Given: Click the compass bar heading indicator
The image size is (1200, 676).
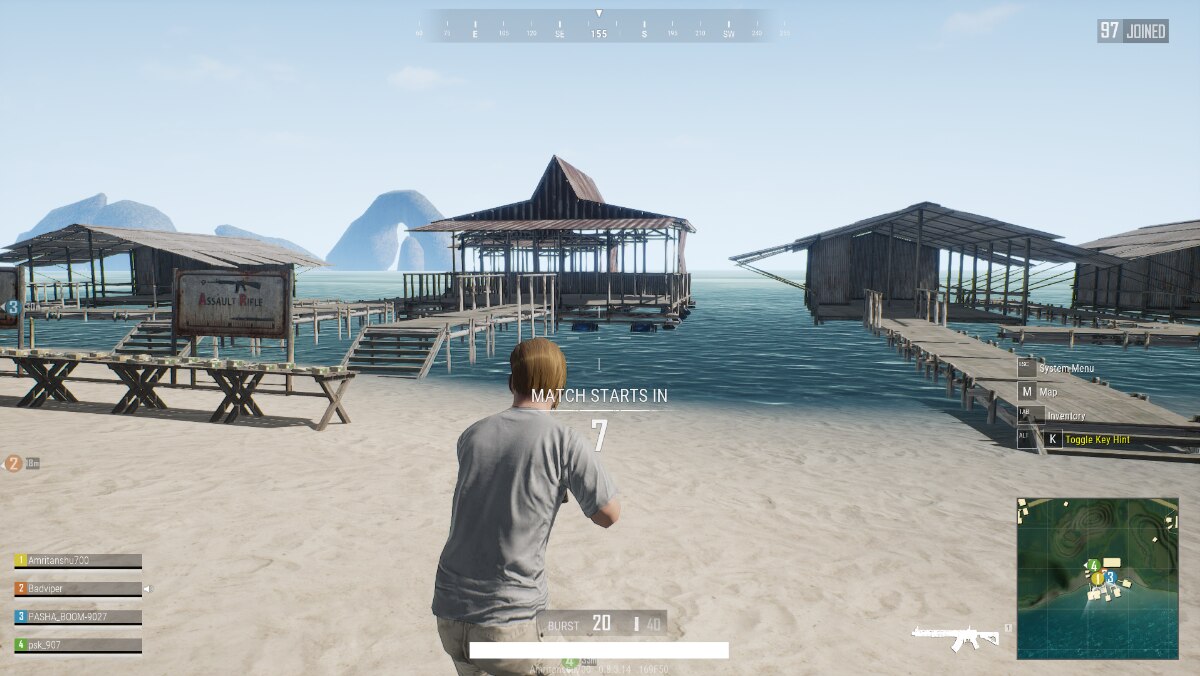Looking at the screenshot, I should pyautogui.click(x=598, y=33).
